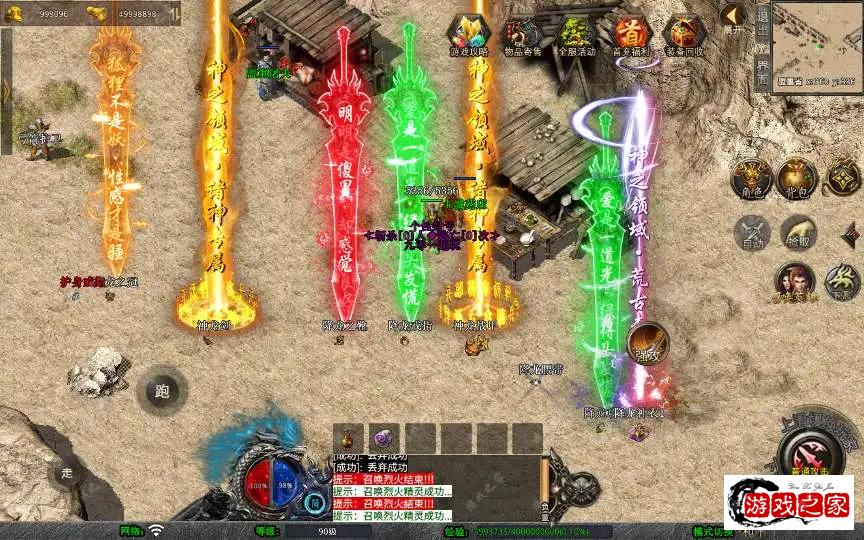
Task: Switch to 走 walk mode
Action: (x=66, y=472)
